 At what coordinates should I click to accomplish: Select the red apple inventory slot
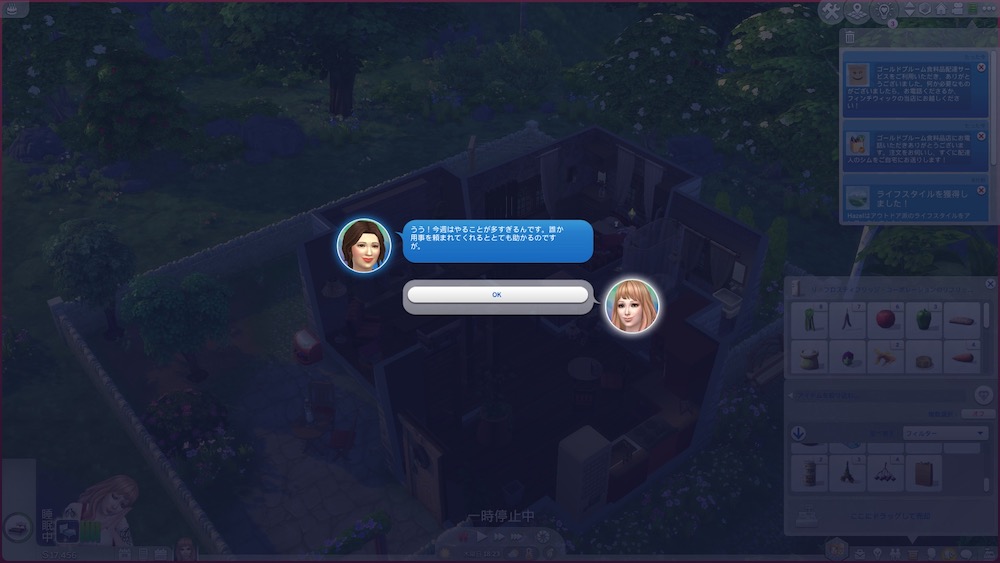point(886,320)
